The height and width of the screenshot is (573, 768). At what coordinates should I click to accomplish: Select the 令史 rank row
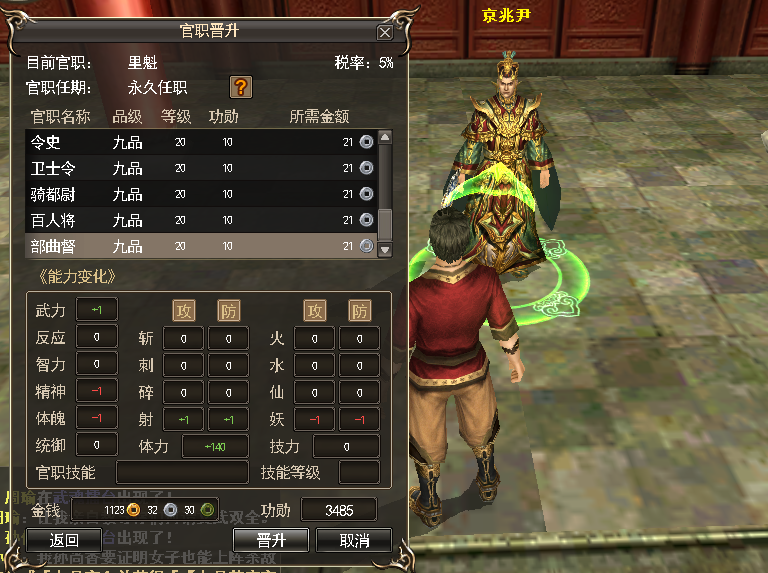click(200, 142)
